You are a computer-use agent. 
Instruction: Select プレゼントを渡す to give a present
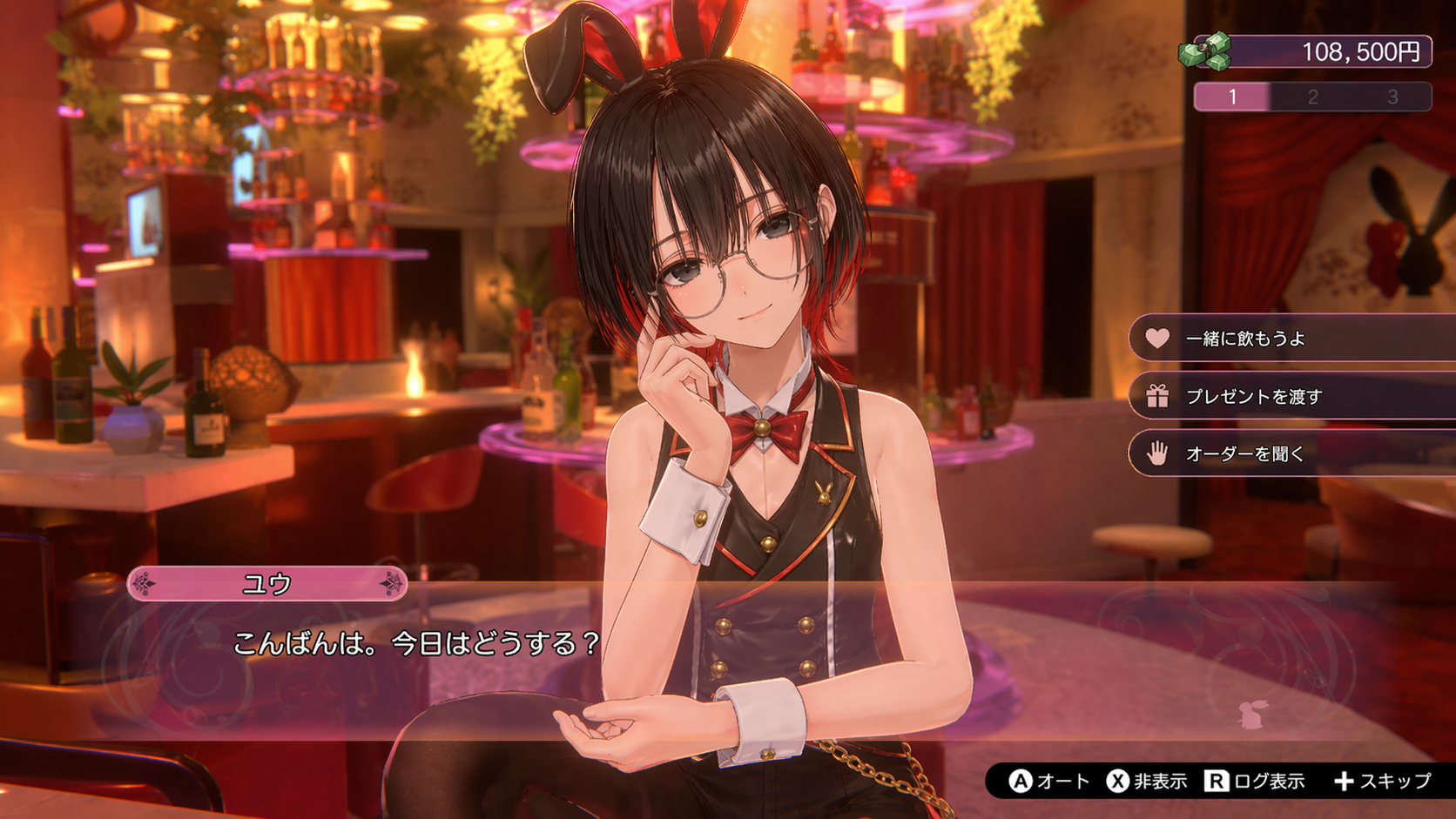[x=1254, y=397]
